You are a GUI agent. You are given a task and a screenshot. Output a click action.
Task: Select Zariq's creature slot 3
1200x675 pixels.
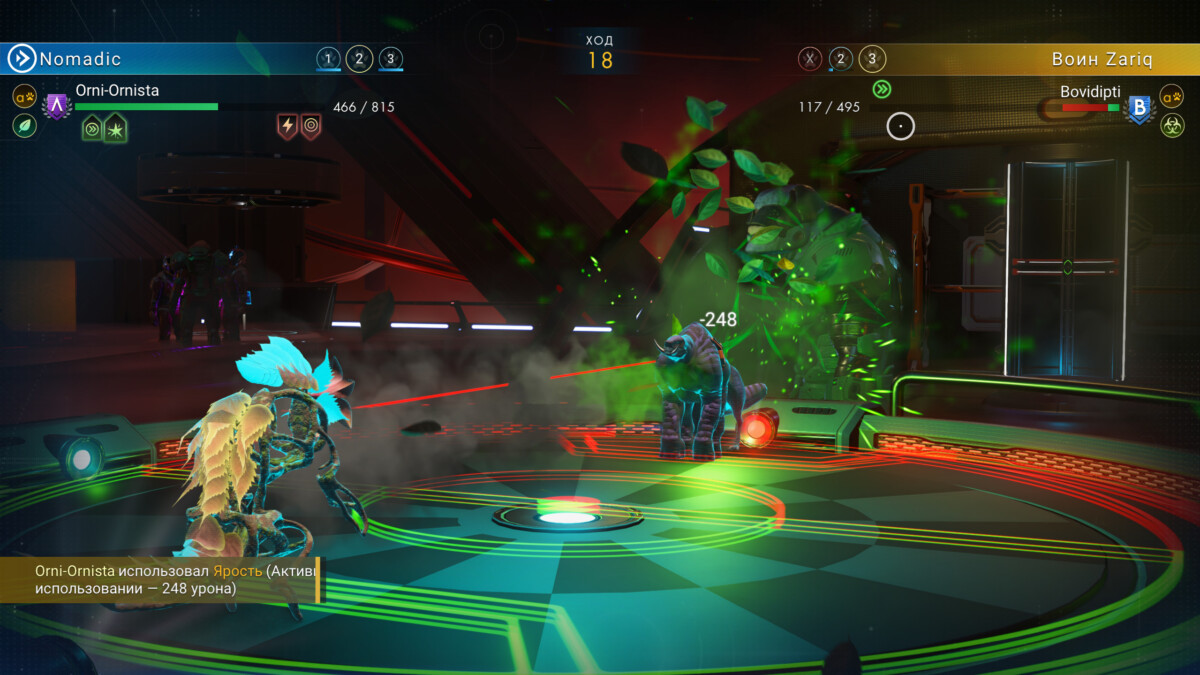pos(872,59)
